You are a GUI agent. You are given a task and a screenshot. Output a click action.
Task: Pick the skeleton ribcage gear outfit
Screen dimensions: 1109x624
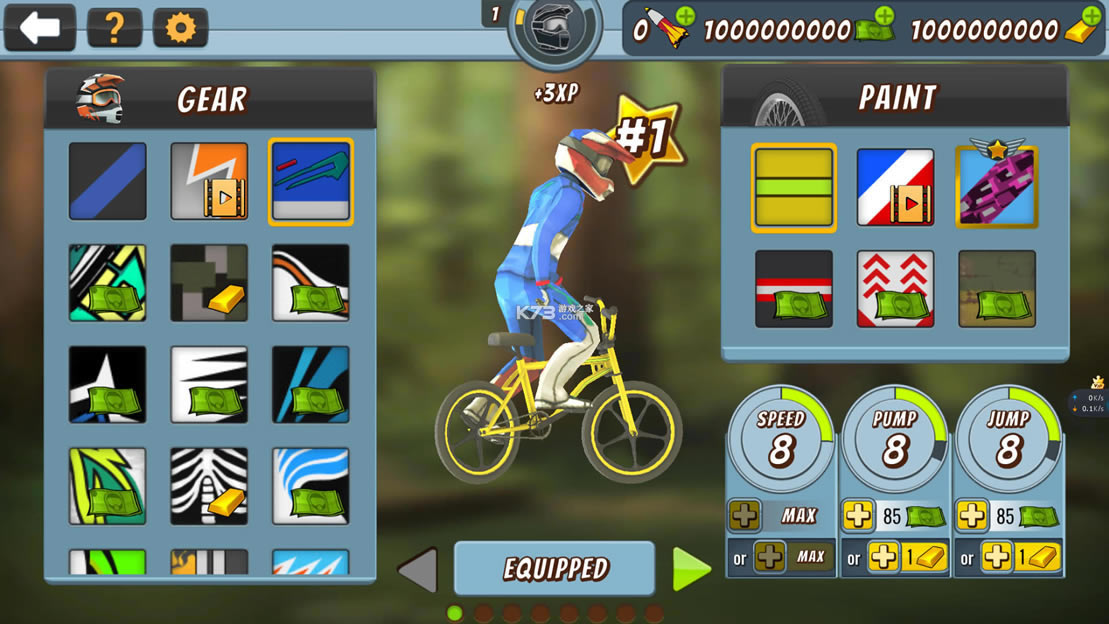point(209,486)
